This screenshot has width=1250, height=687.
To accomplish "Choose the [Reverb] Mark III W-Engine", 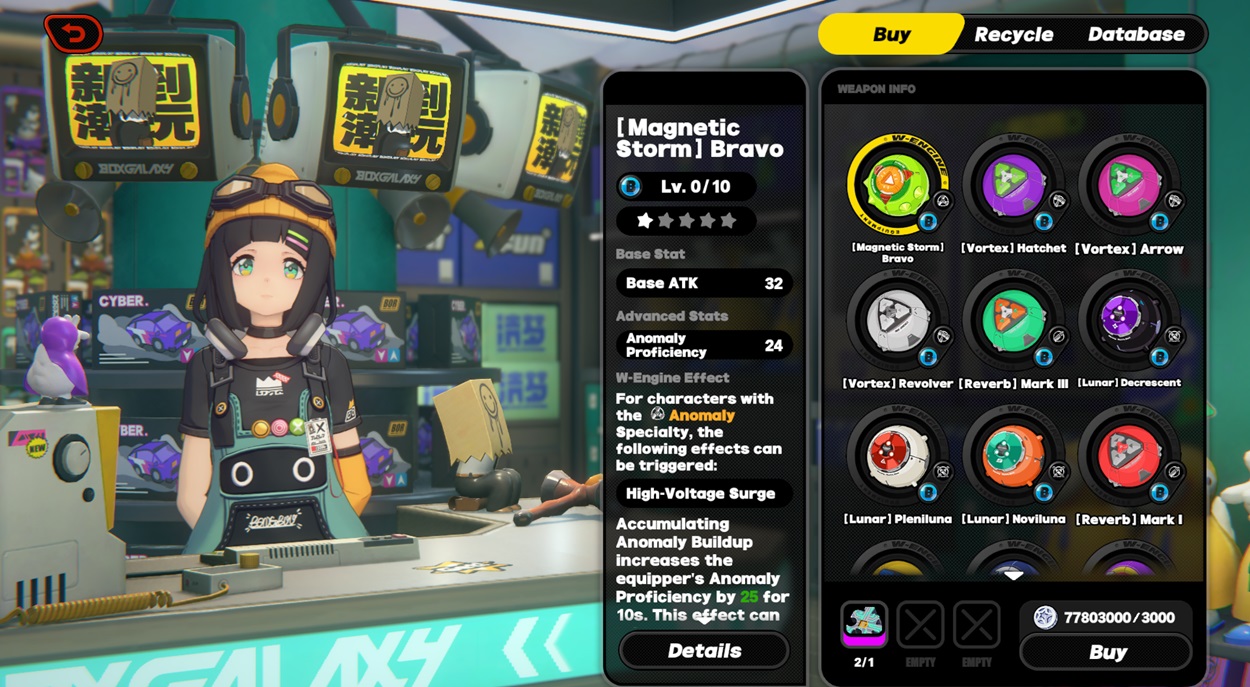I will [x=1013, y=322].
